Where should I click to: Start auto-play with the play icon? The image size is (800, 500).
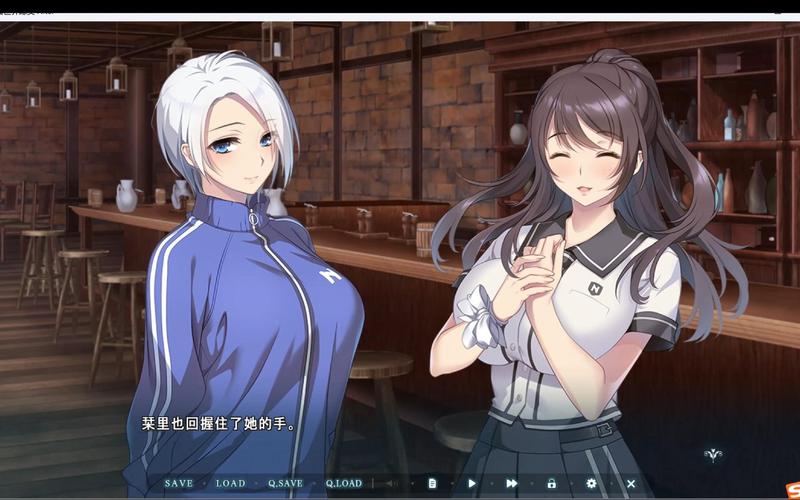click(472, 483)
